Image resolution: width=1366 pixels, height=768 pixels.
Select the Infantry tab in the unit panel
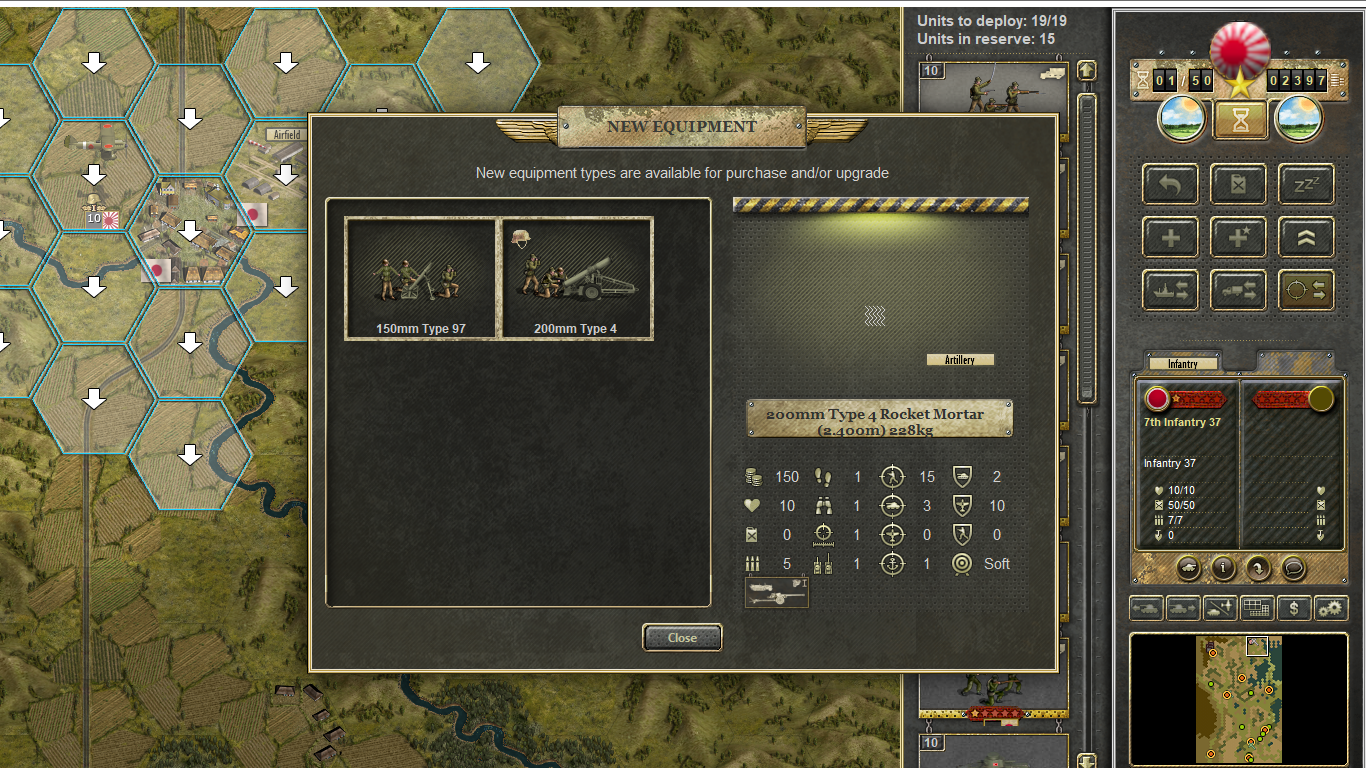coord(1183,364)
